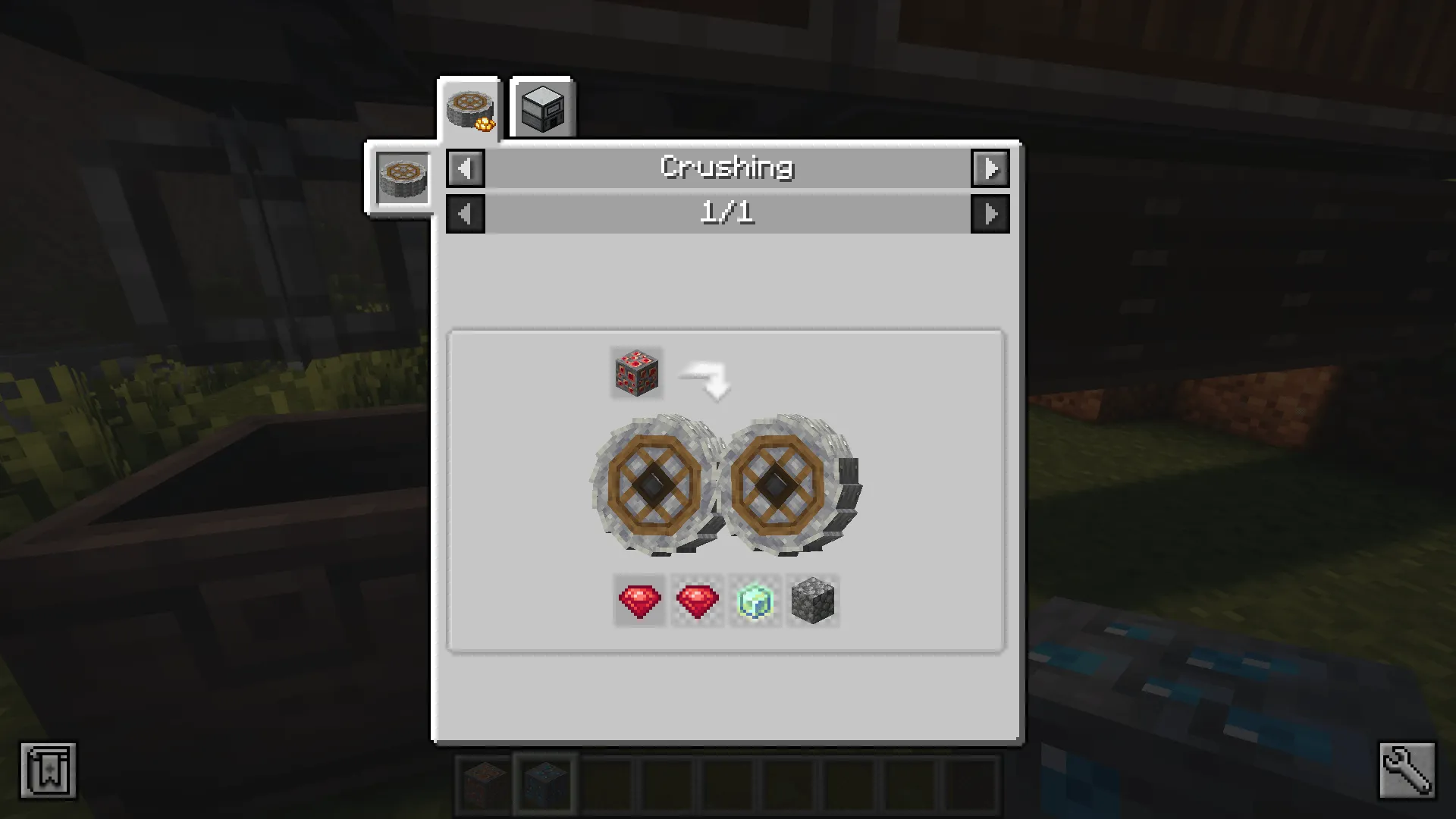Screen dimensions: 1456x819
Task: Click the experience orb output item
Action: [x=755, y=601]
